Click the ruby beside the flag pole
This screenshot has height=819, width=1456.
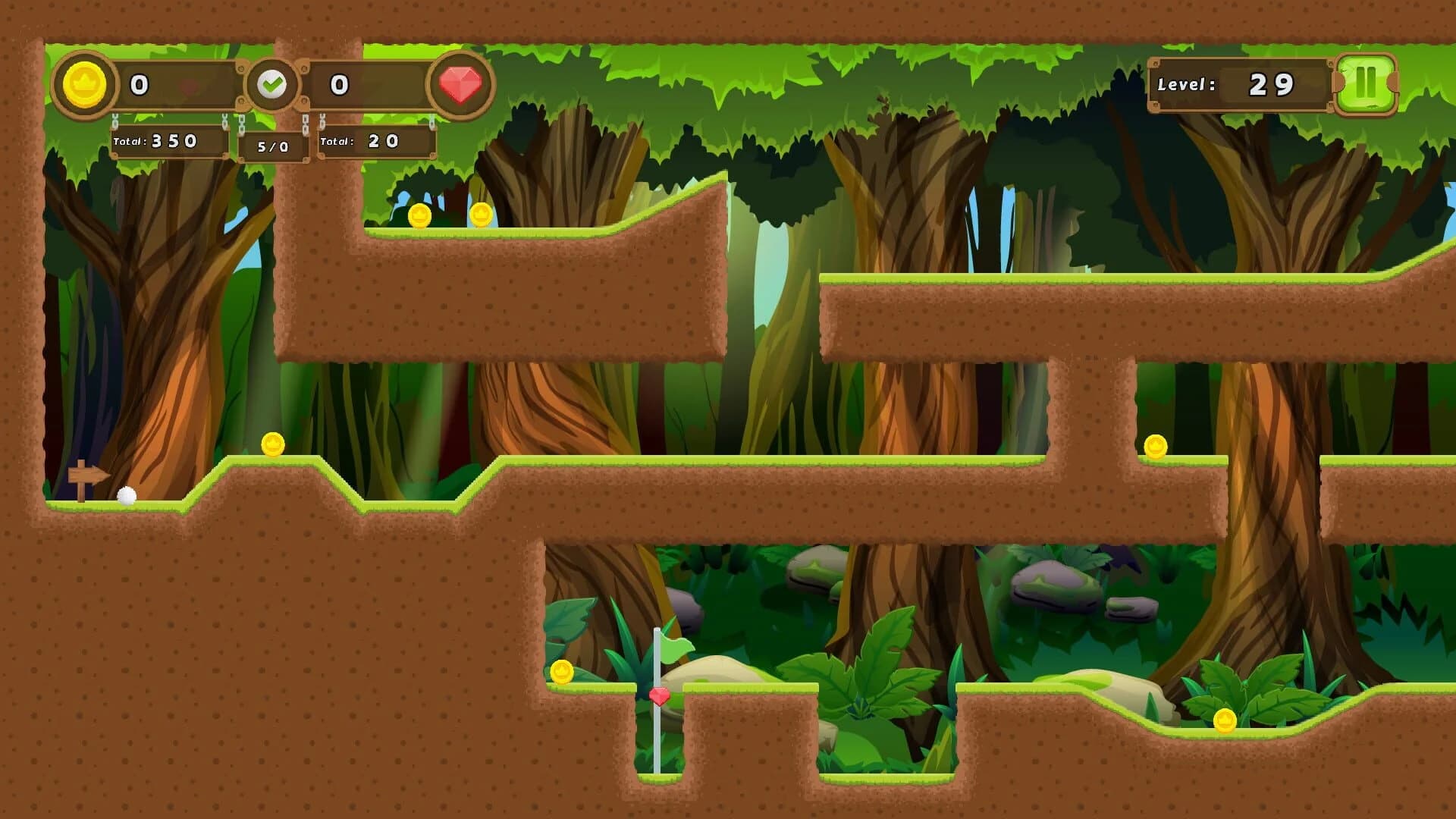coord(659,695)
